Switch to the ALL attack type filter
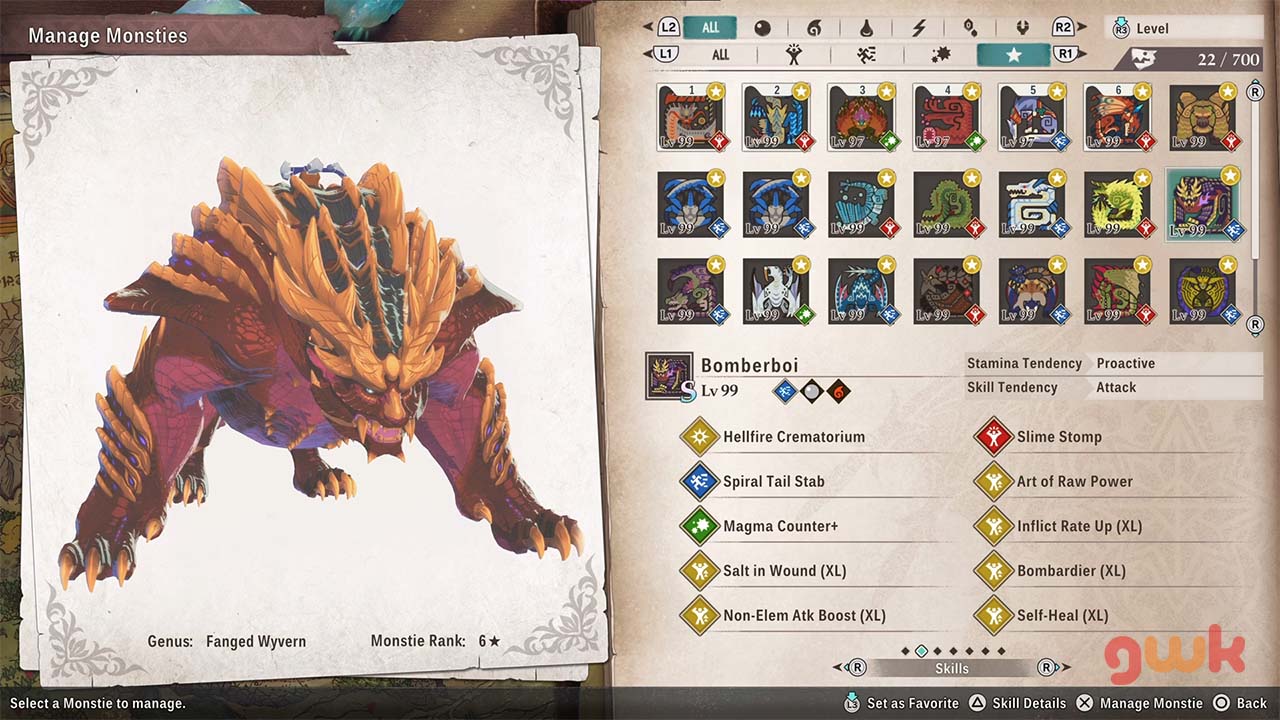The image size is (1280, 720). 720,55
